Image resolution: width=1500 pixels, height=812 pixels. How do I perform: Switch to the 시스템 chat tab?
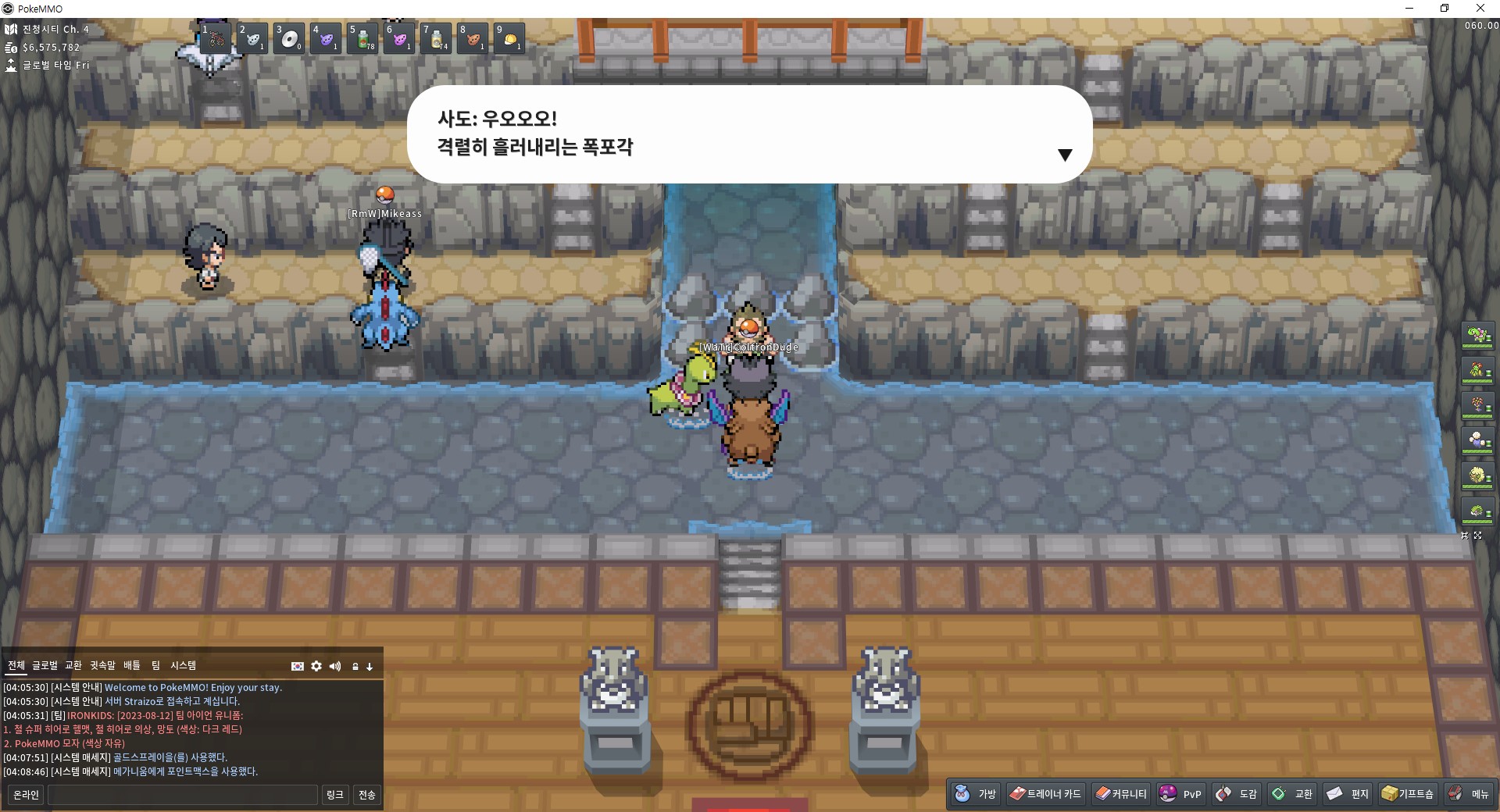[x=184, y=666]
